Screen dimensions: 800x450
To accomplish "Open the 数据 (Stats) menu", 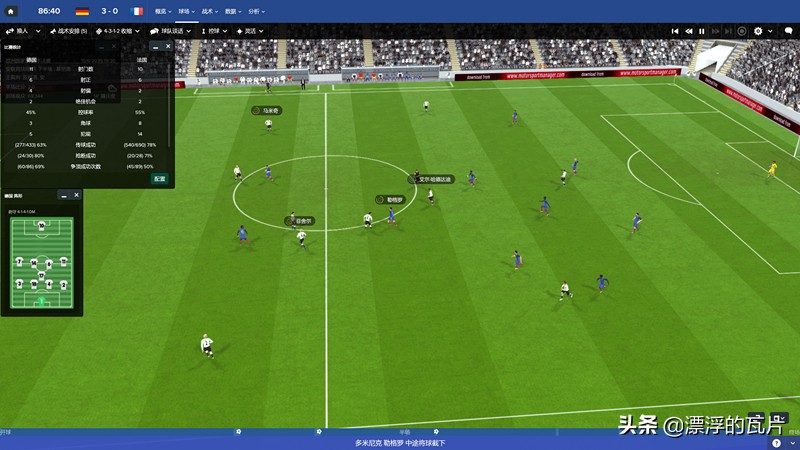I will 233,11.
